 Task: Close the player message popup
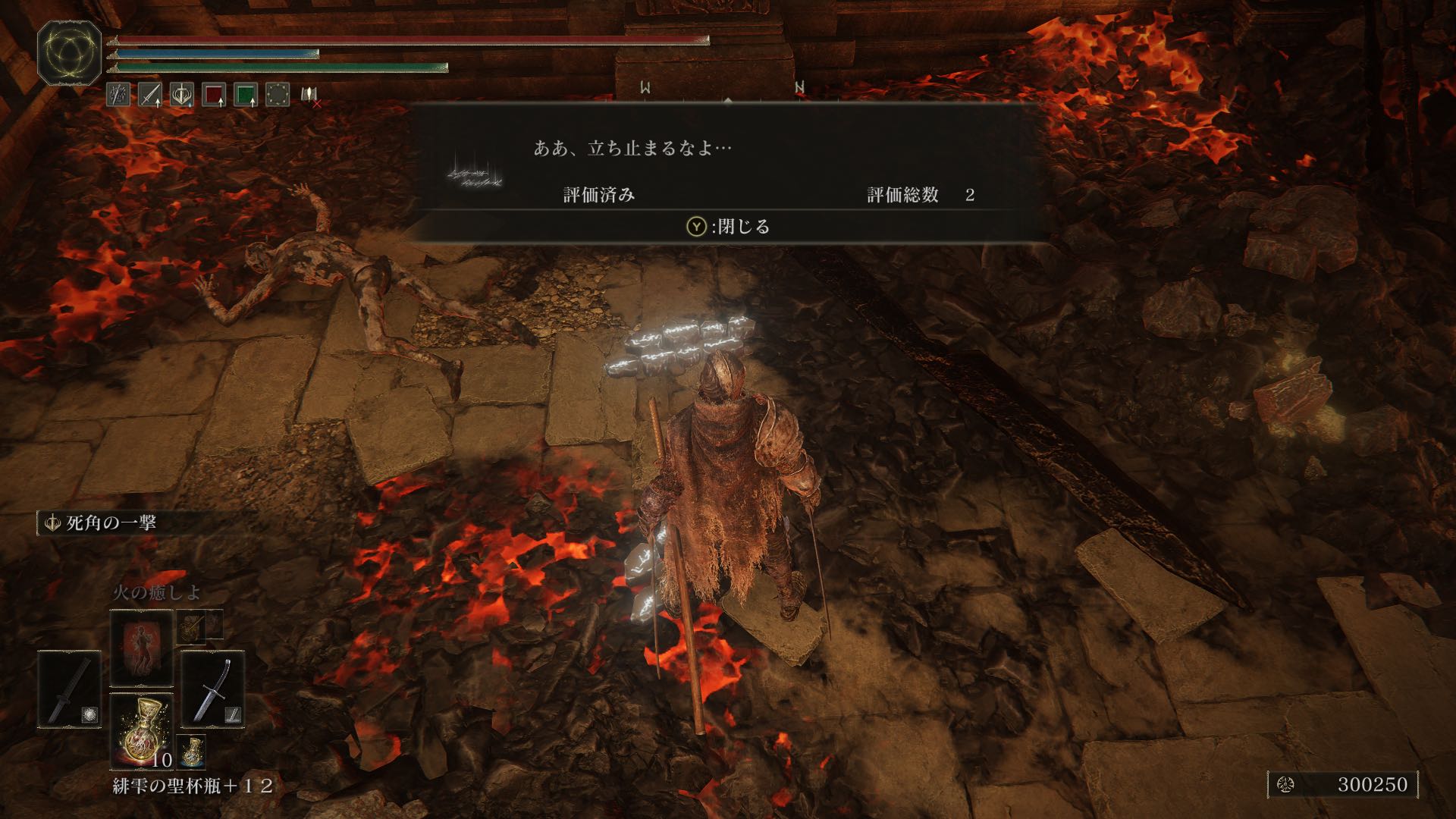tap(728, 226)
